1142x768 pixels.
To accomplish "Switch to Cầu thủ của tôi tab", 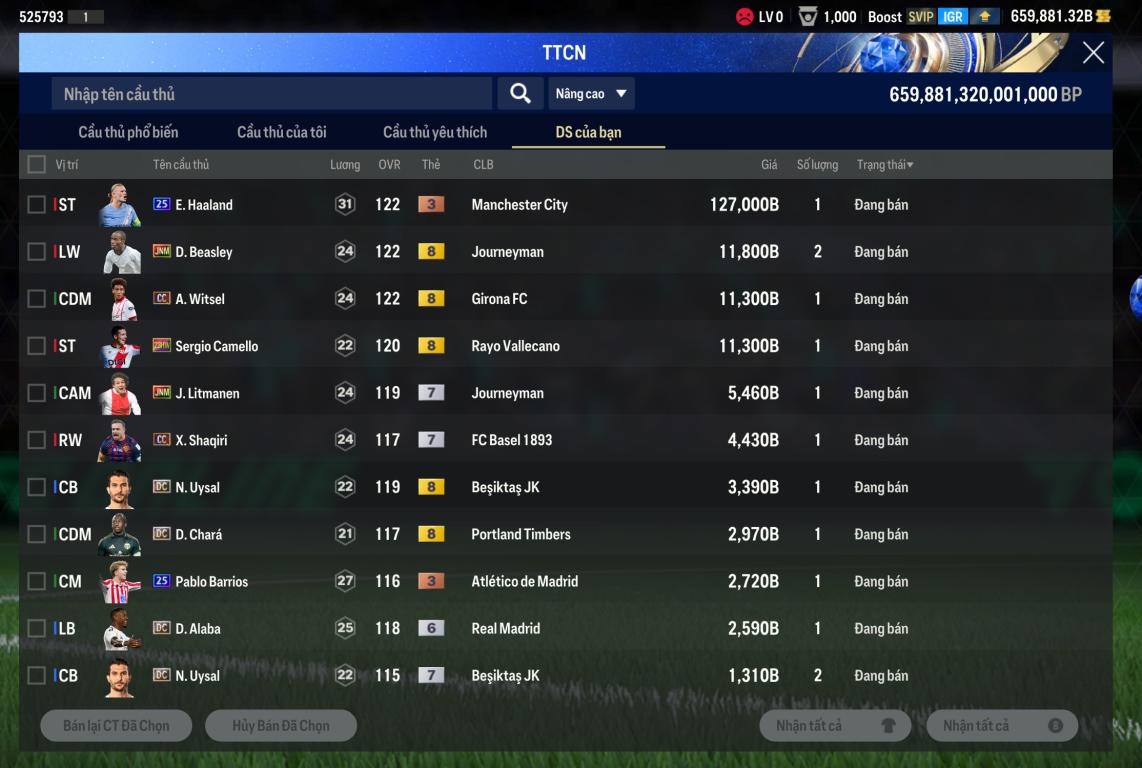I will [281, 132].
